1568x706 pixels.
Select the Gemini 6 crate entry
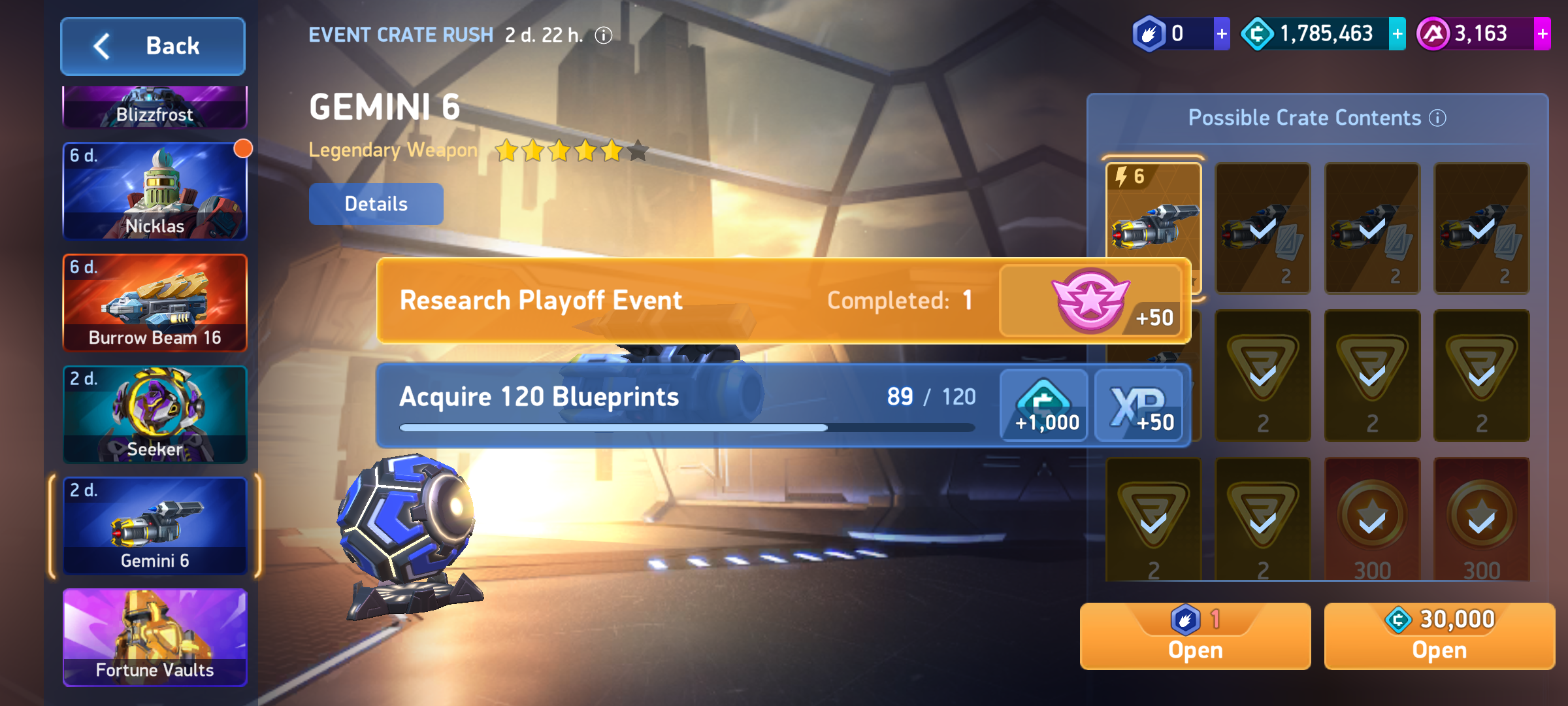155,527
